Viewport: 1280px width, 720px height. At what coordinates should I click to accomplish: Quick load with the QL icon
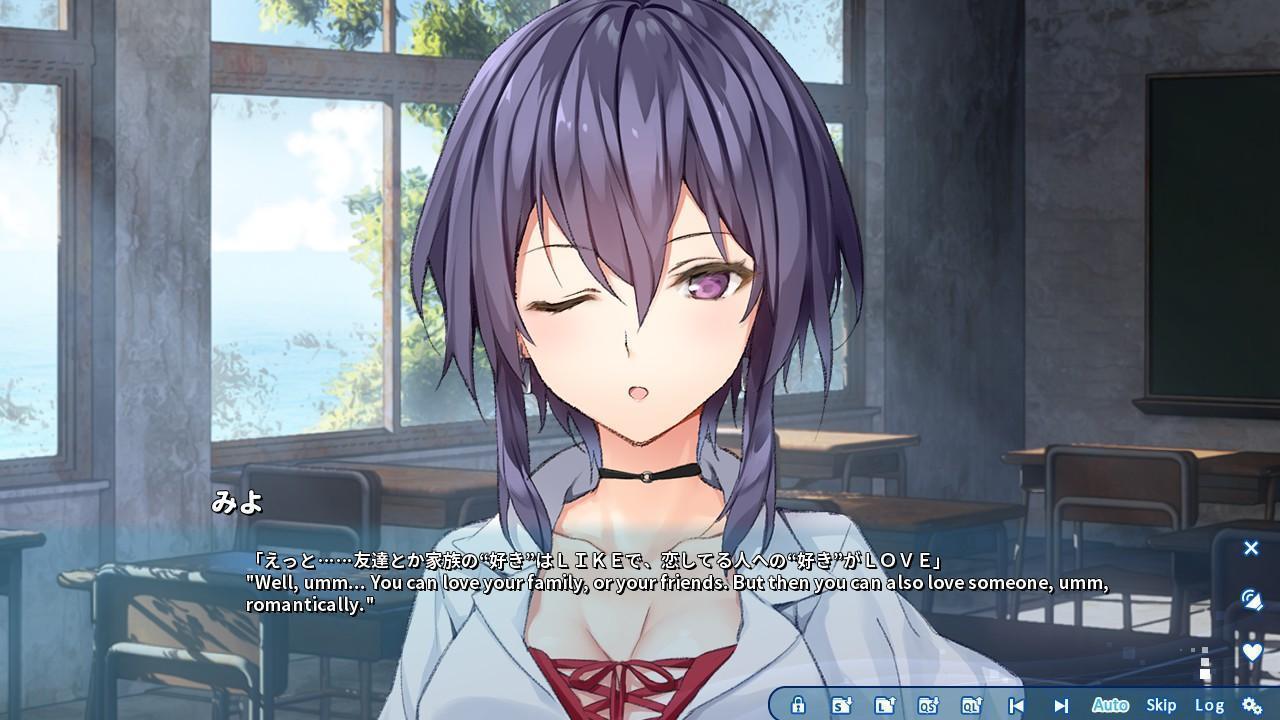(x=970, y=705)
